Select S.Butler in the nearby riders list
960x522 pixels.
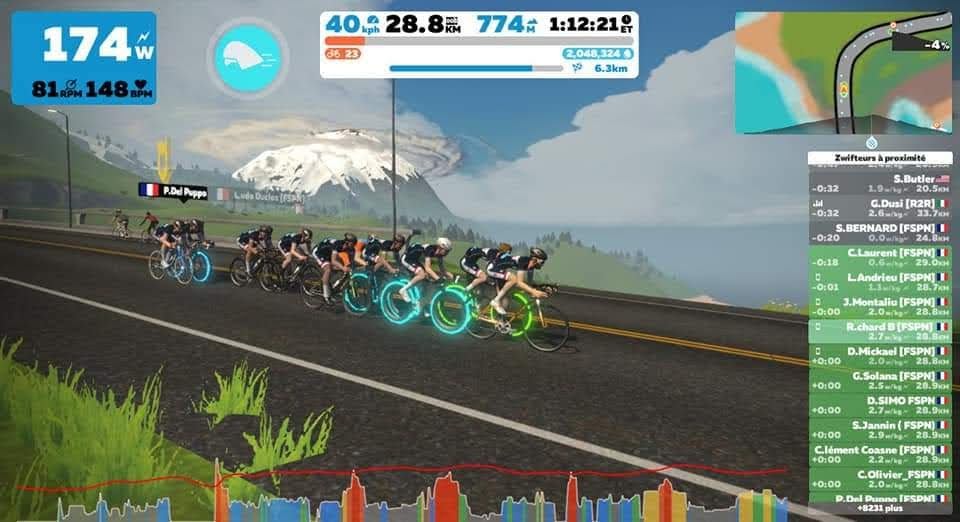point(879,183)
